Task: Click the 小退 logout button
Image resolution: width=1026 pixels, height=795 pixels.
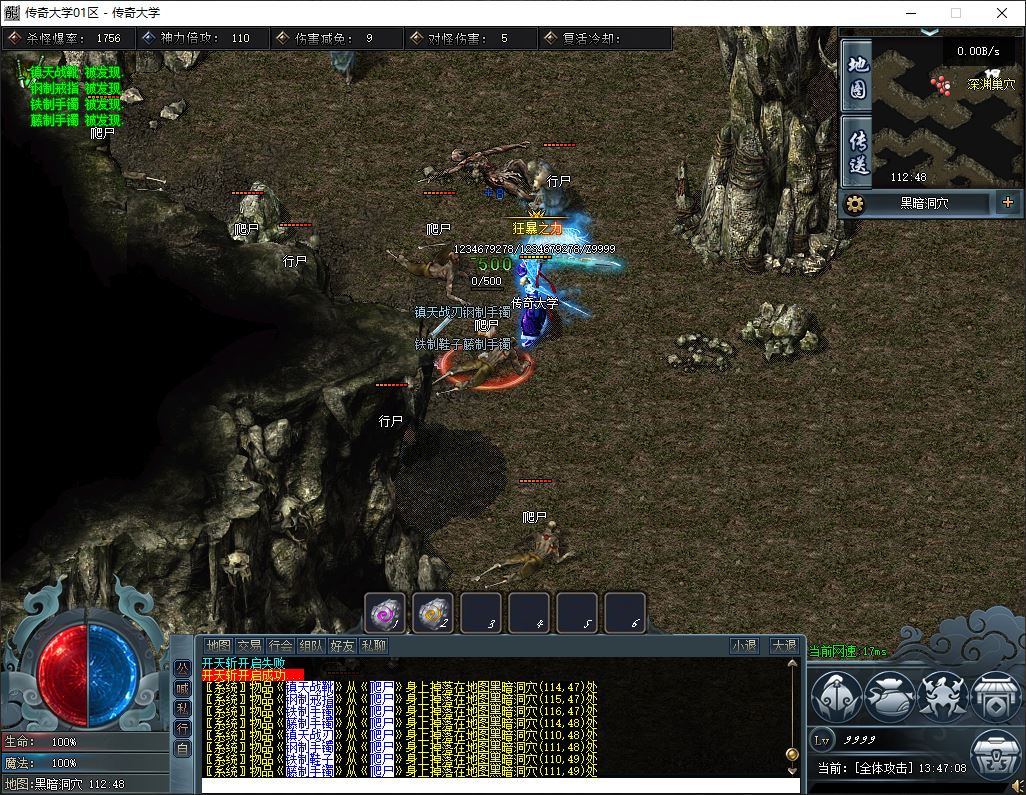Action: (744, 646)
